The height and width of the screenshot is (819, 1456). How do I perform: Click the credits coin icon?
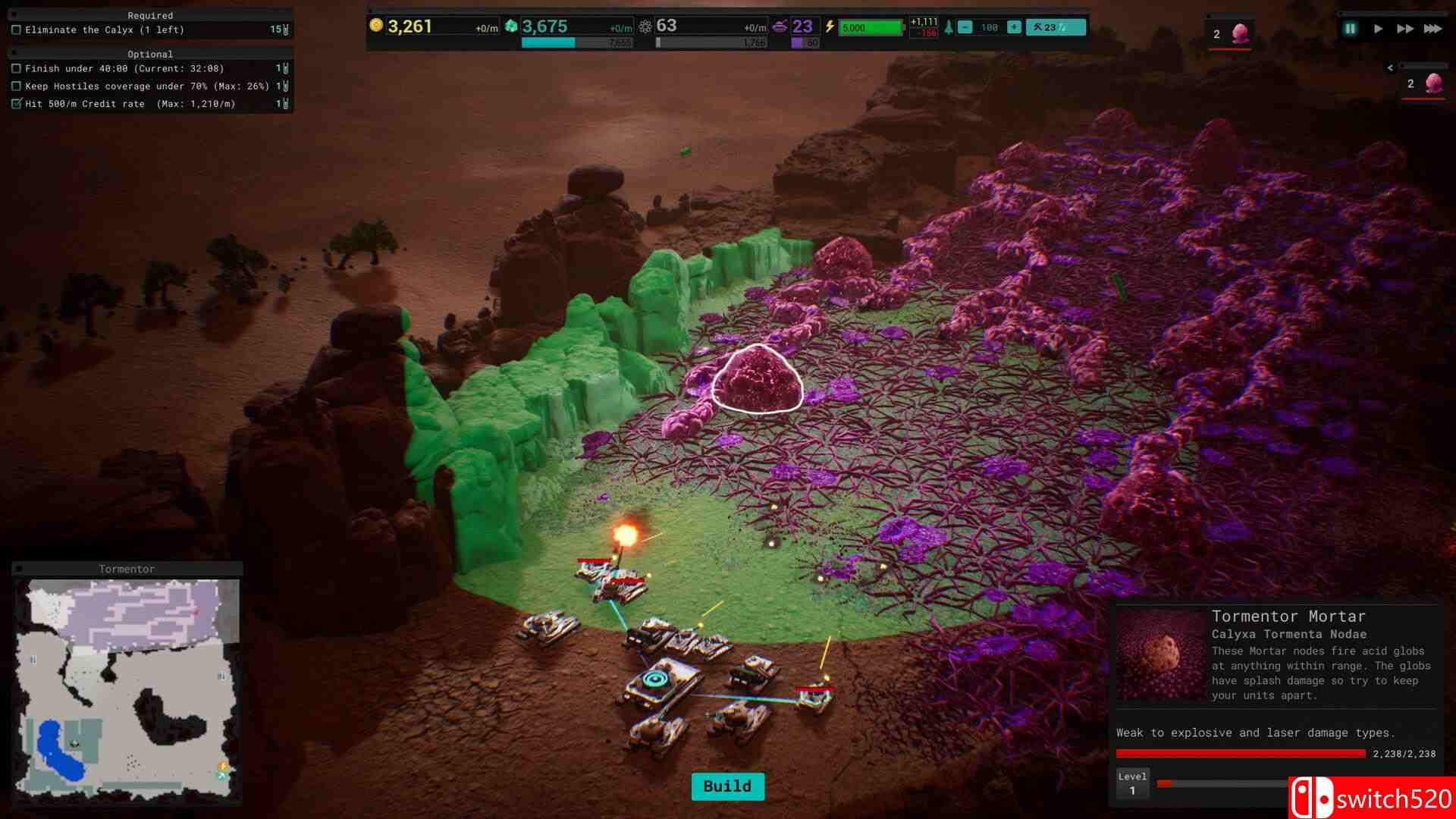click(377, 27)
